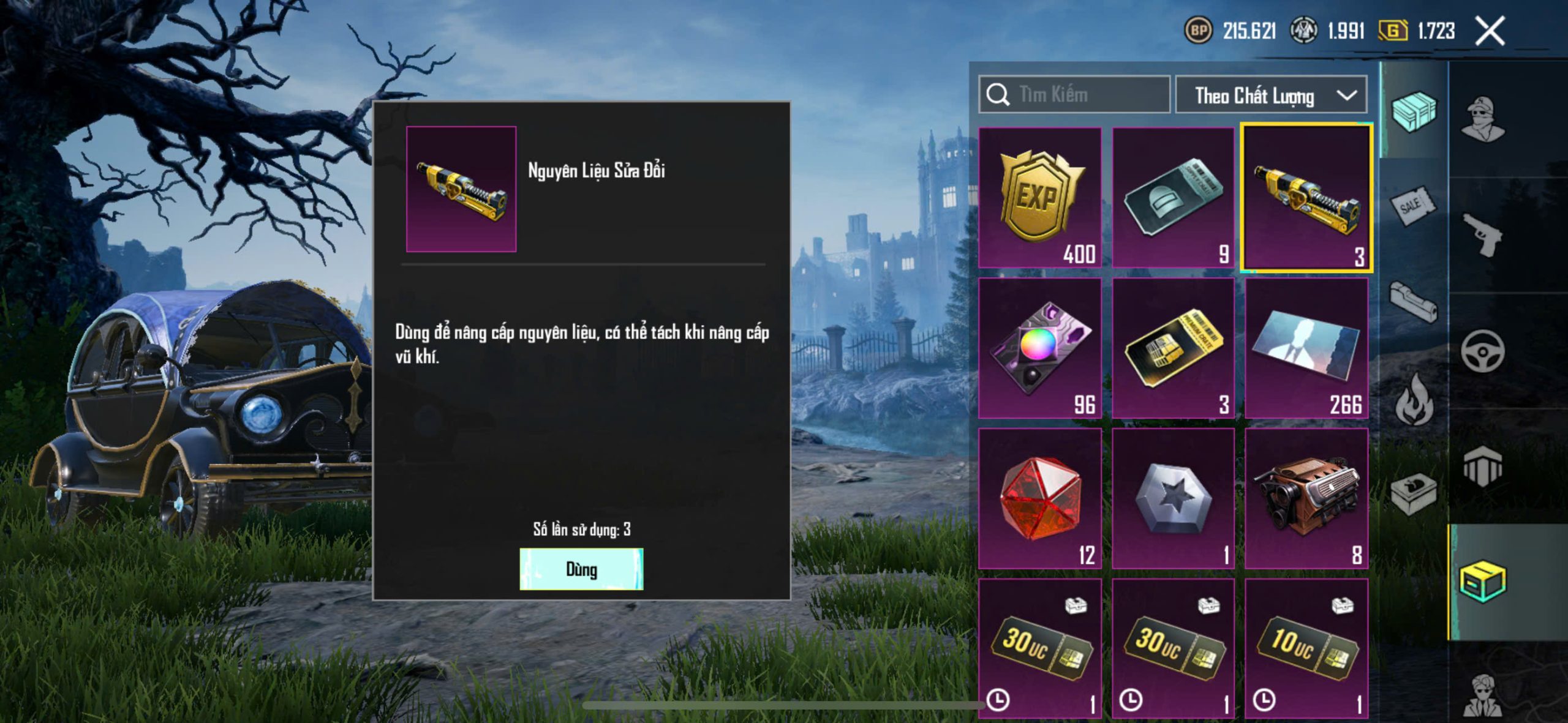
Task: Click the Tìm Kiếm search field
Action: click(1074, 95)
